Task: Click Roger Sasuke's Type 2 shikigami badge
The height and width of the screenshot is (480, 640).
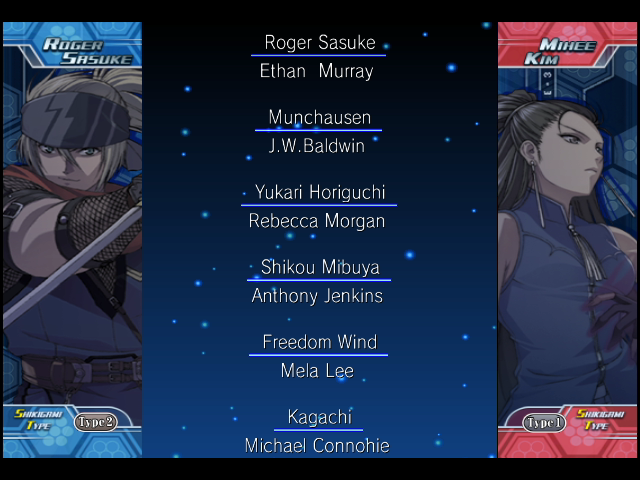Action: (96, 422)
